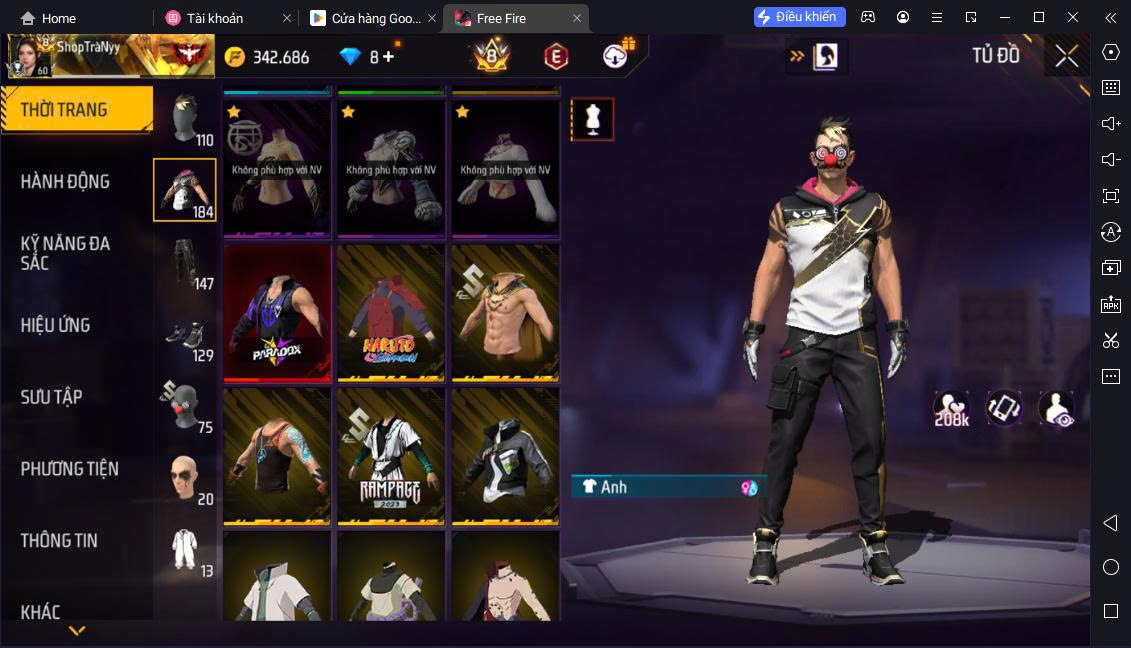
Task: Choose the Rampage 2023 jacket
Action: [x=391, y=456]
